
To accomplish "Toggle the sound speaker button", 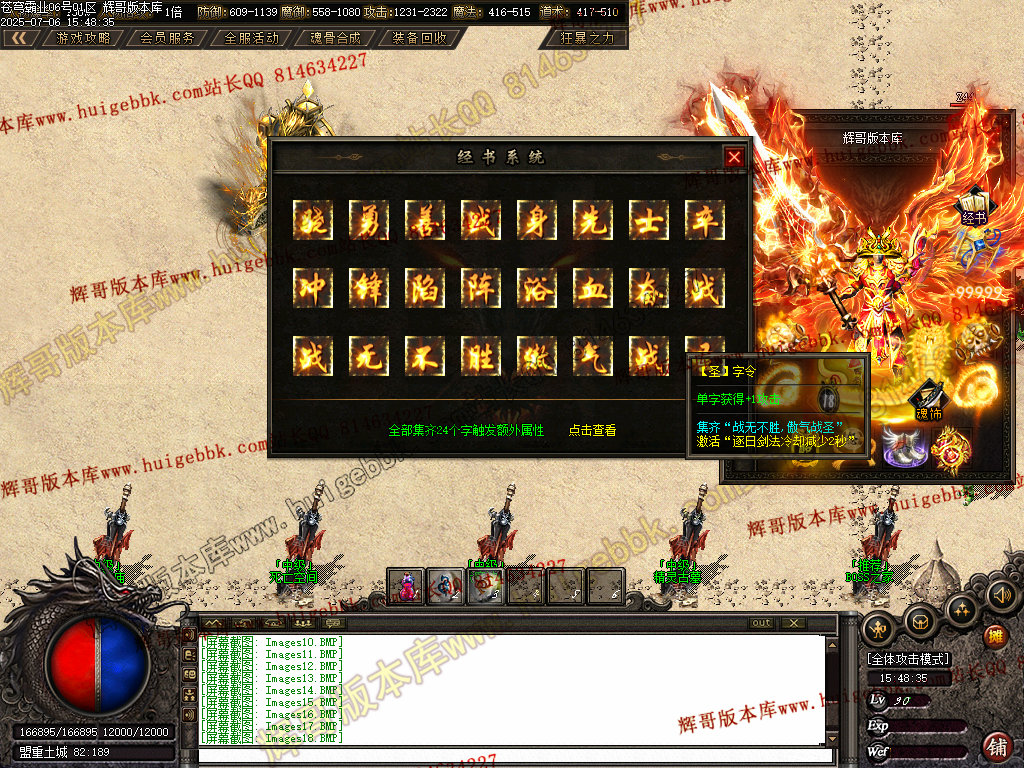I will (x=1001, y=597).
